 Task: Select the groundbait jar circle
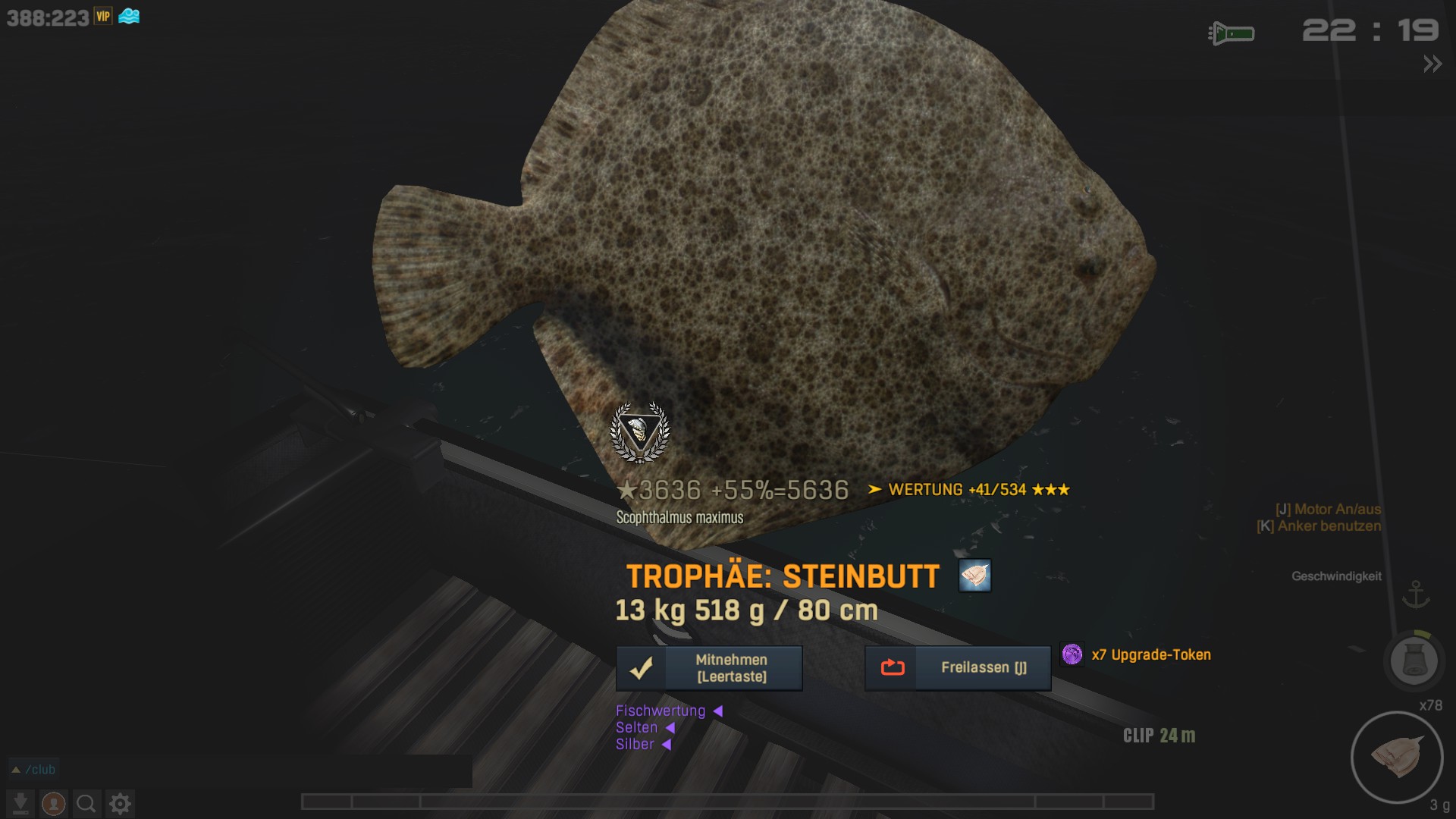click(x=1414, y=661)
